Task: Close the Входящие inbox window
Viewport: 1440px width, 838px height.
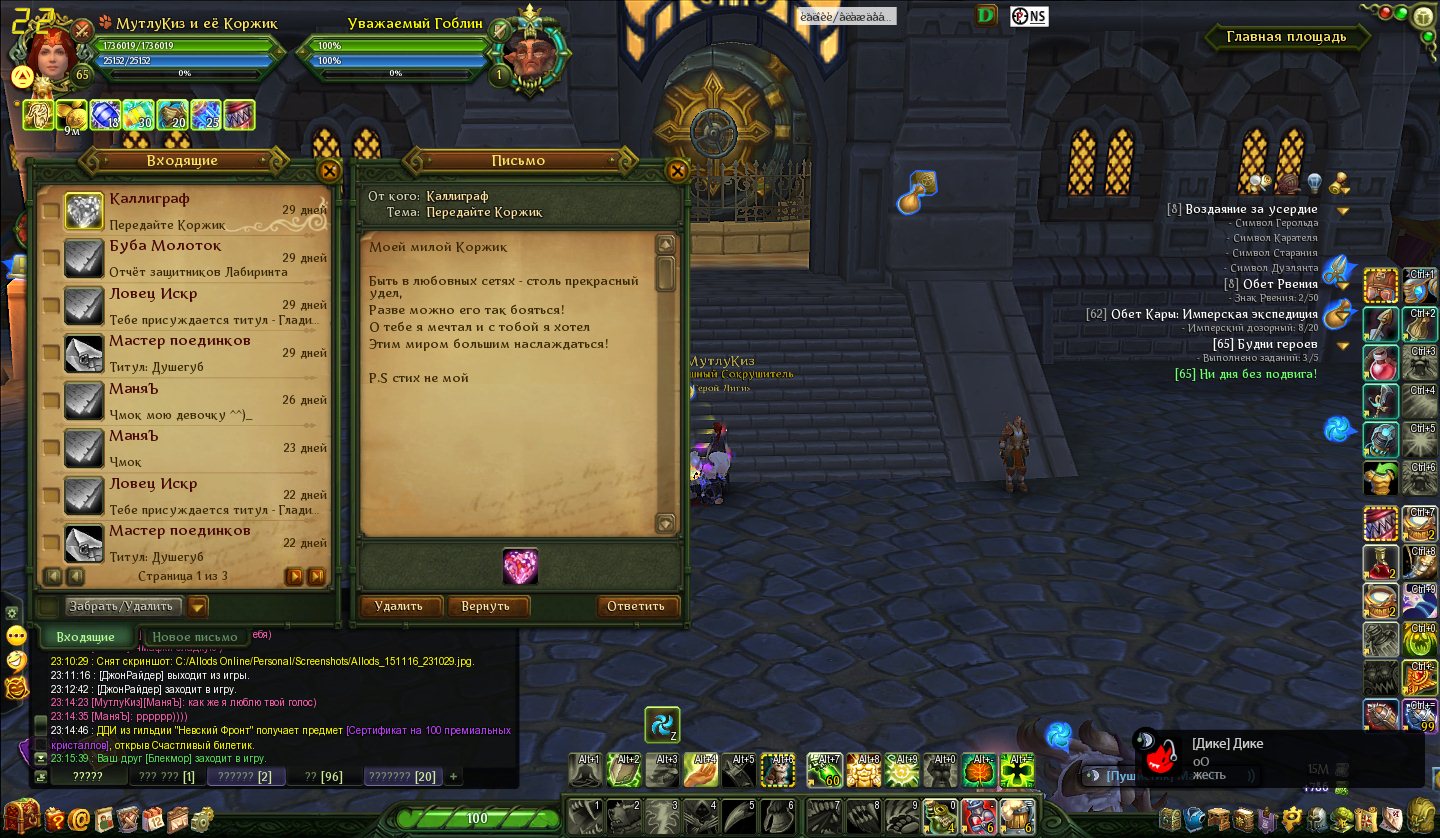Action: point(328,171)
